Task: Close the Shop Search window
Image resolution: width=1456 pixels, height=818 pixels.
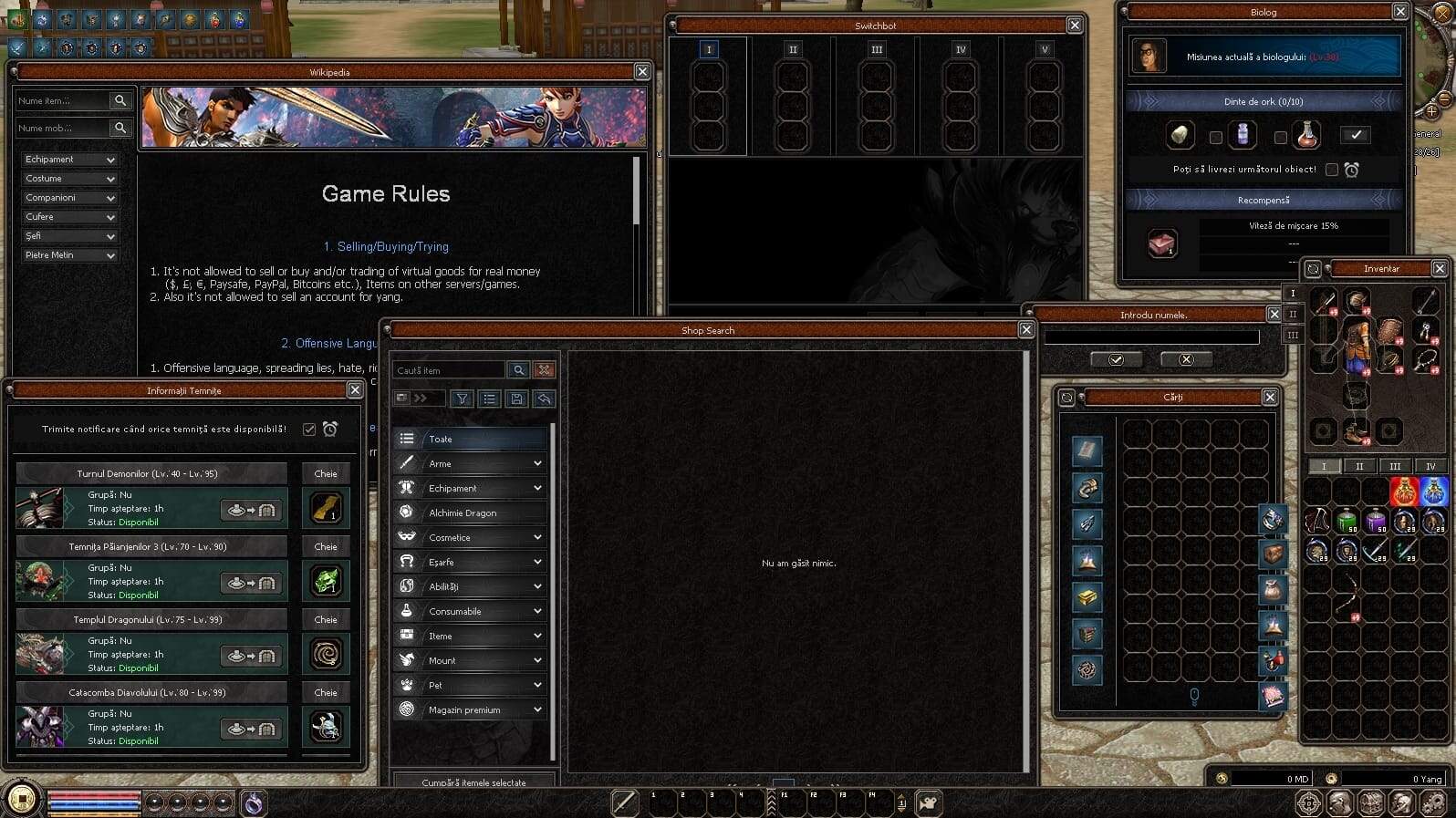Action: (1026, 330)
